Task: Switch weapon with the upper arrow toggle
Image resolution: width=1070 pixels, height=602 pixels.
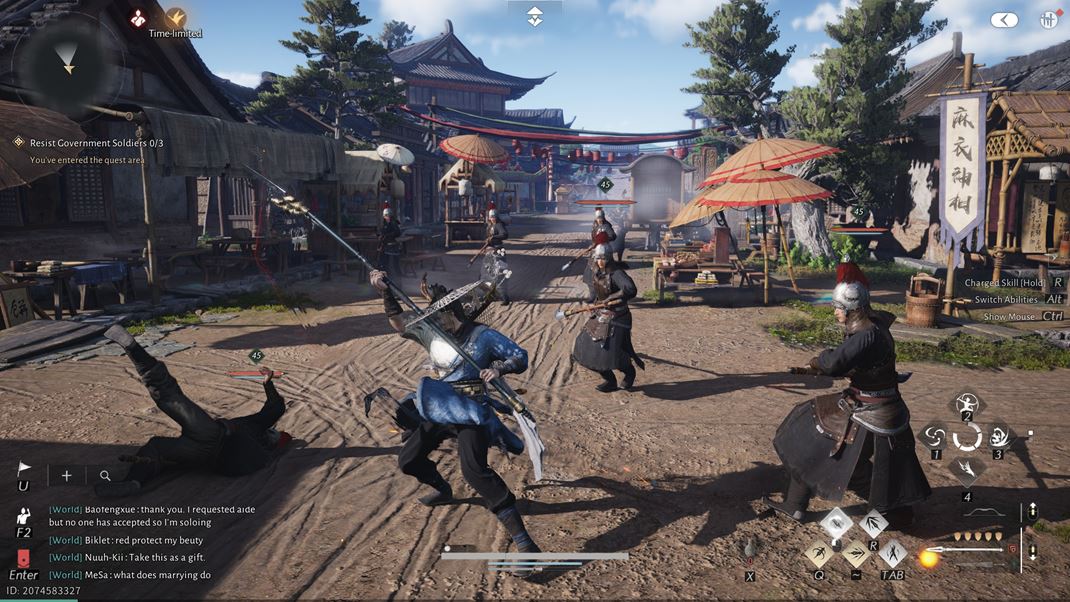Action: click(x=1032, y=512)
